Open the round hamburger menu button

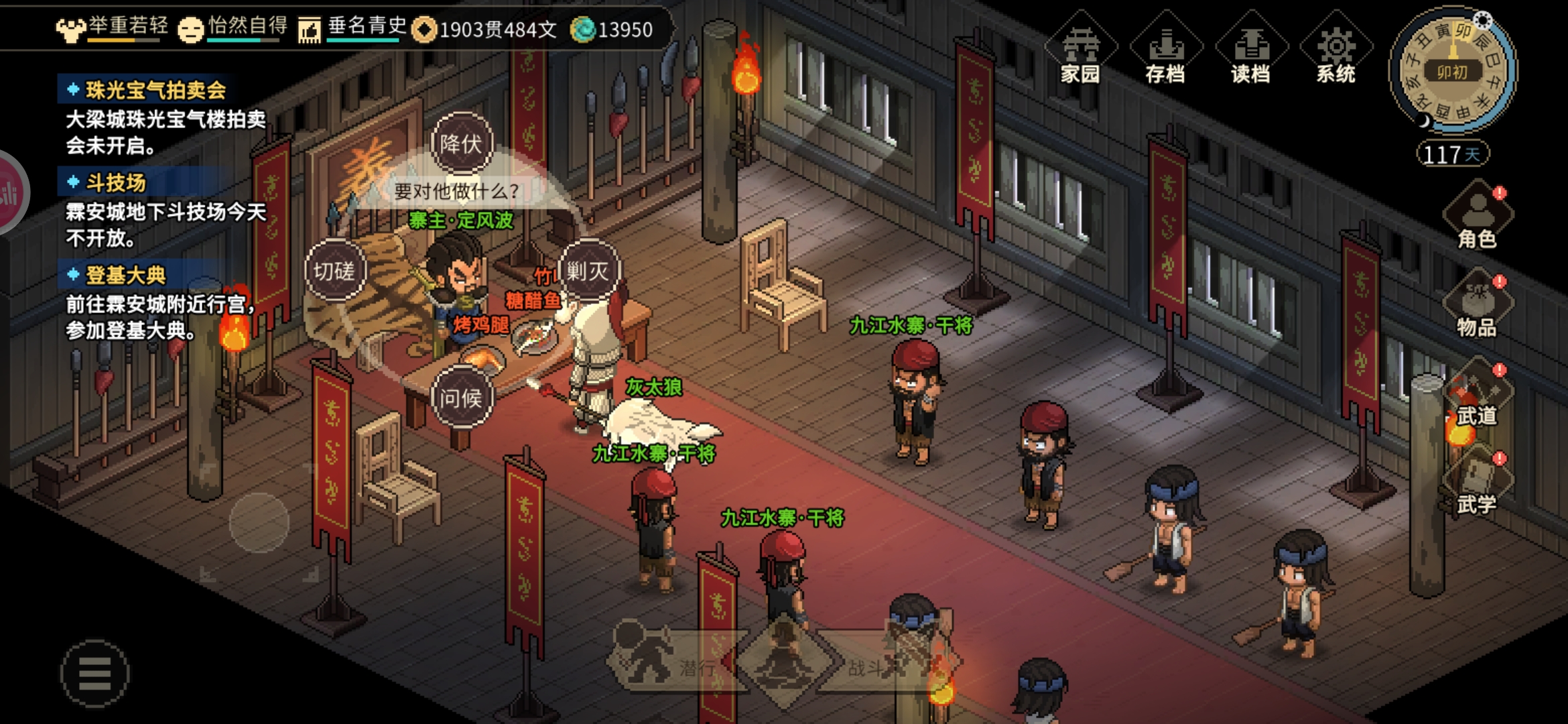(x=94, y=673)
